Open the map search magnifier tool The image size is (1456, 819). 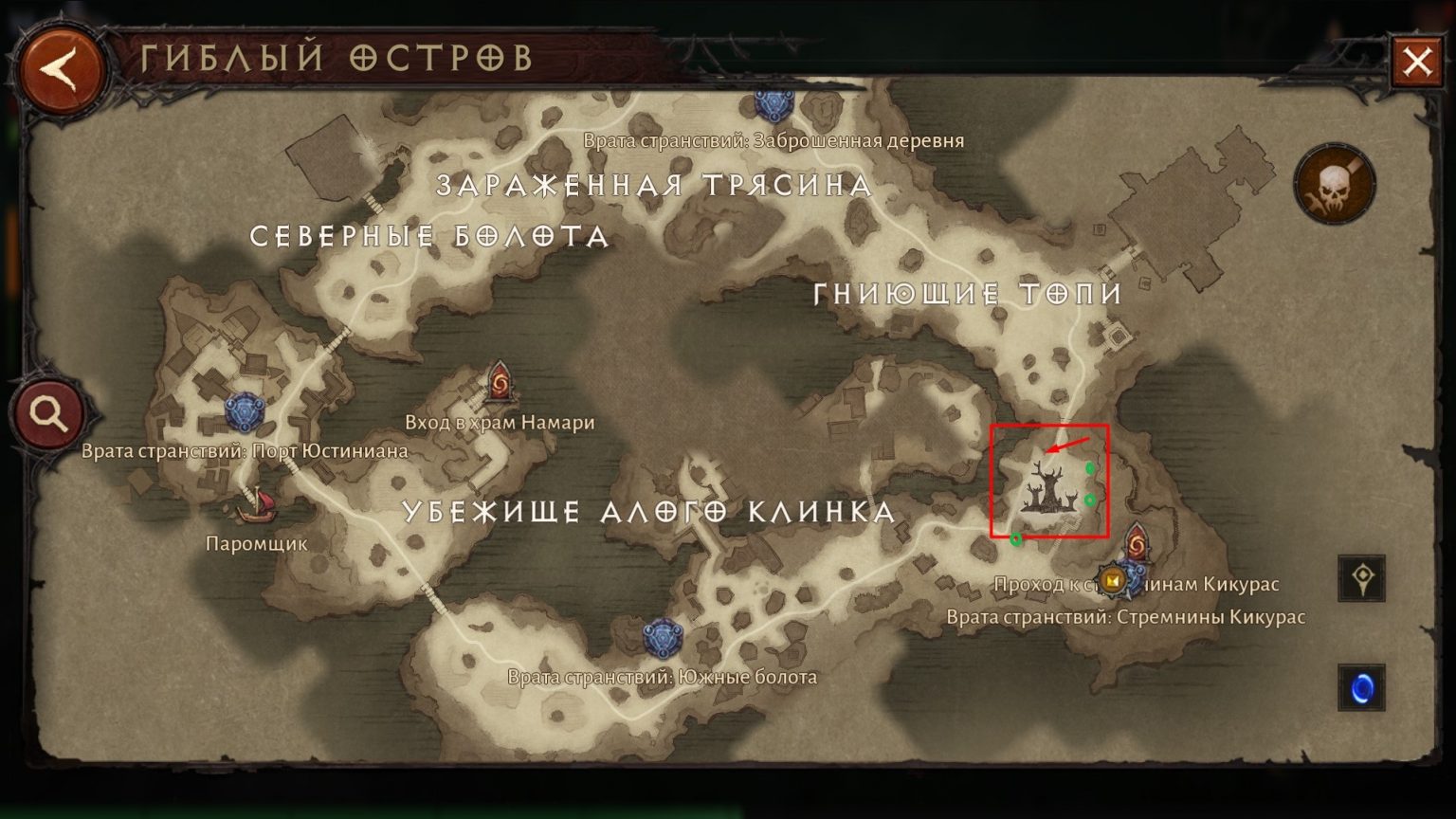(45, 412)
